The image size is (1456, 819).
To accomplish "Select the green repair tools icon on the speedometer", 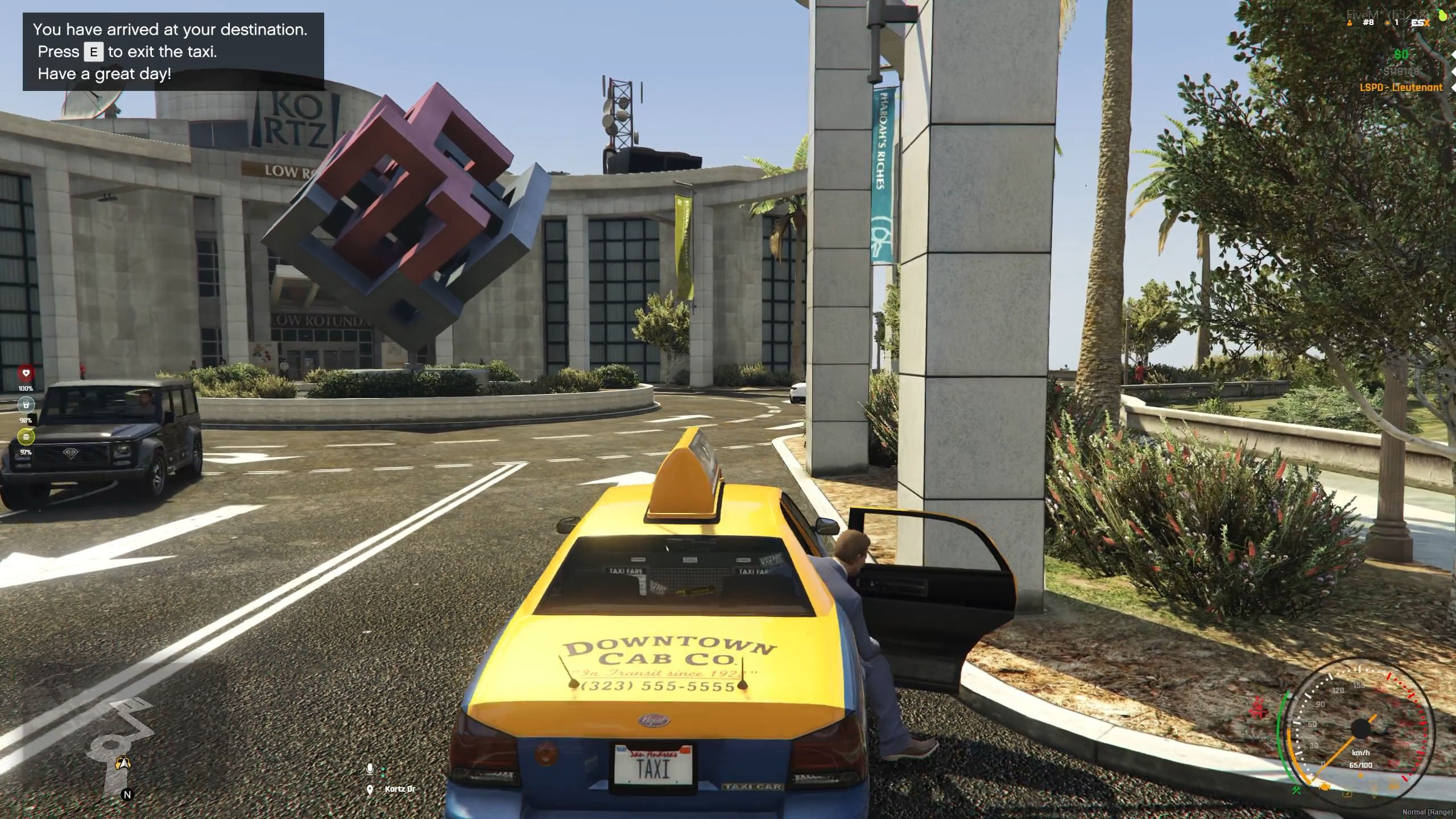I will [x=1298, y=789].
